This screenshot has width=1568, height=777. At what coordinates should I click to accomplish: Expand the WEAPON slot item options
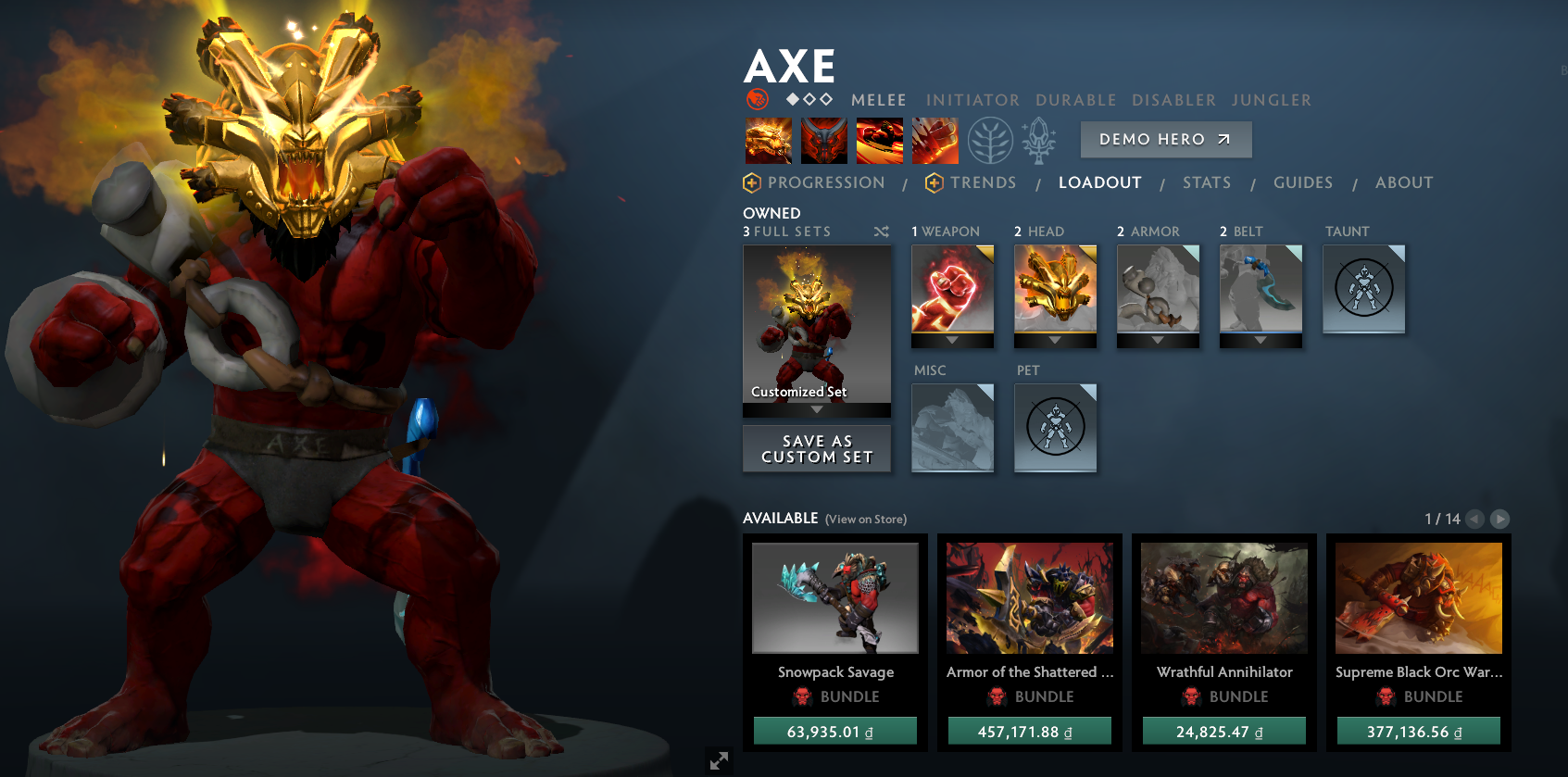(x=953, y=340)
